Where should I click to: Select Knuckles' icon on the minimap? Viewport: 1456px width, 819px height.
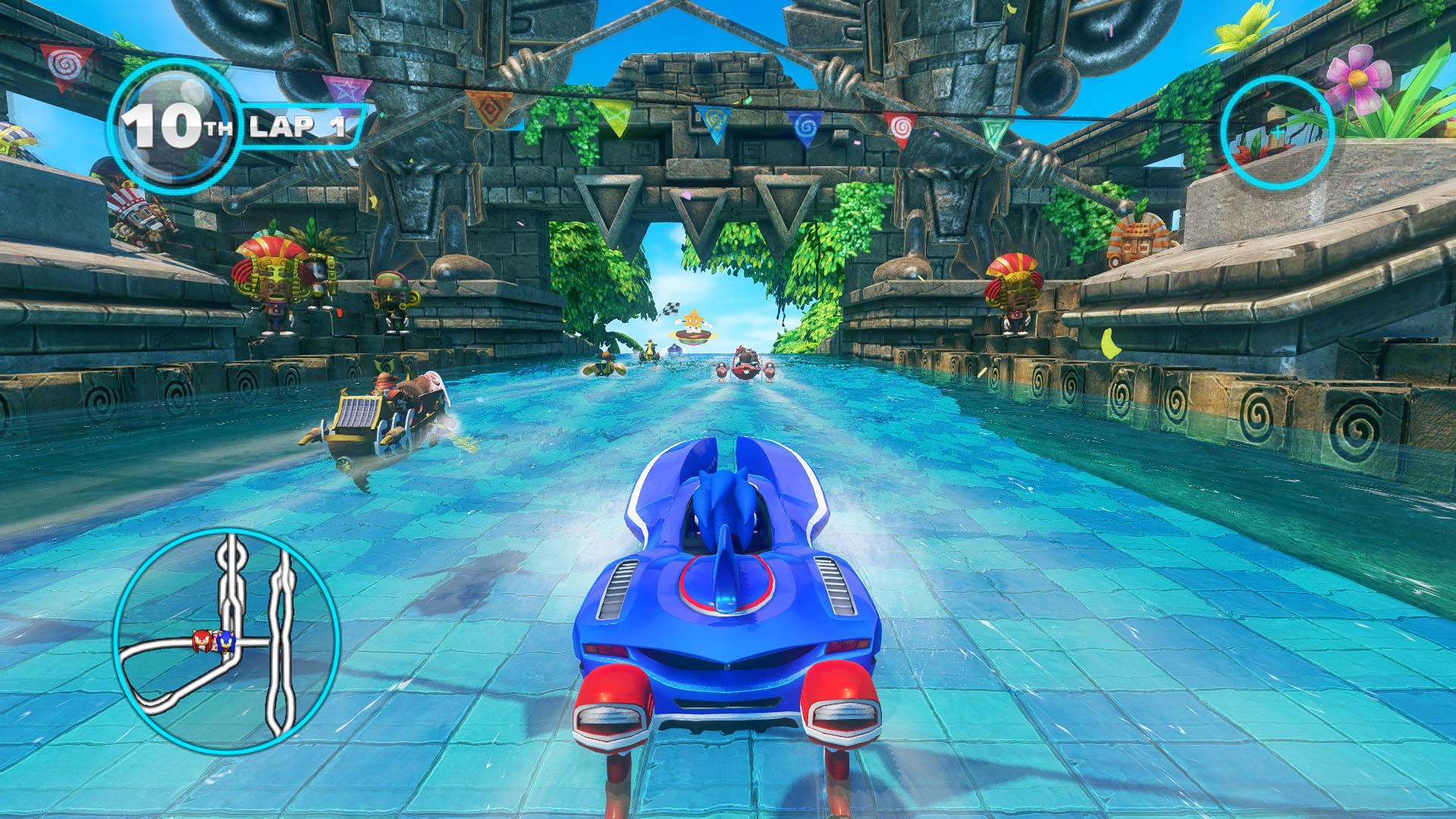202,639
